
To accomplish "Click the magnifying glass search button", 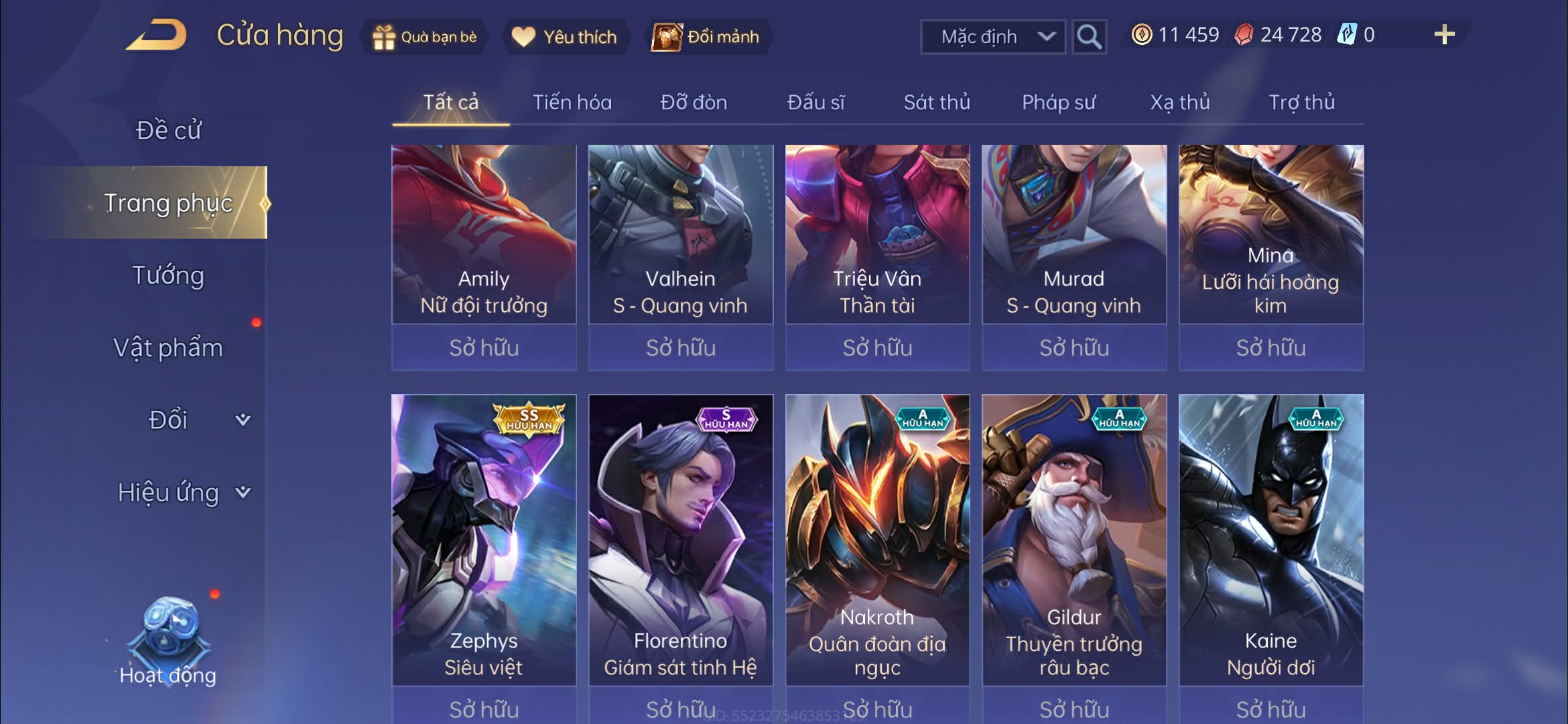I will pos(1089,37).
